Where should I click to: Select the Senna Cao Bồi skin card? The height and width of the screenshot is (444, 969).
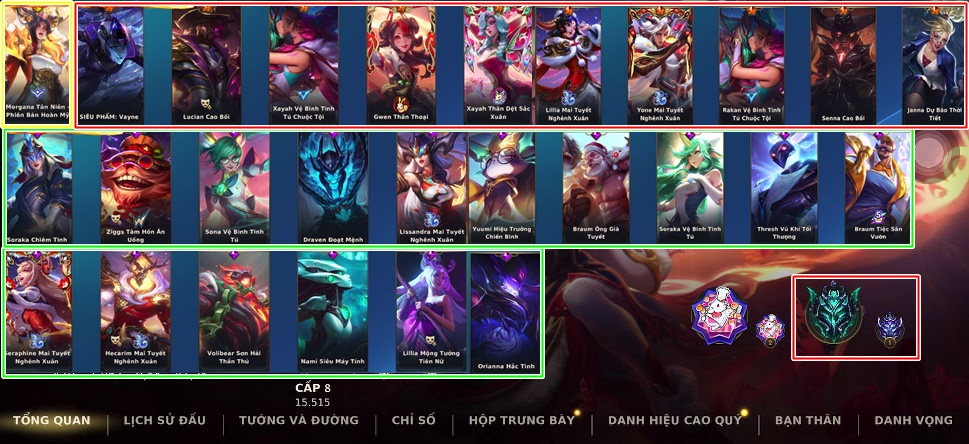click(843, 63)
